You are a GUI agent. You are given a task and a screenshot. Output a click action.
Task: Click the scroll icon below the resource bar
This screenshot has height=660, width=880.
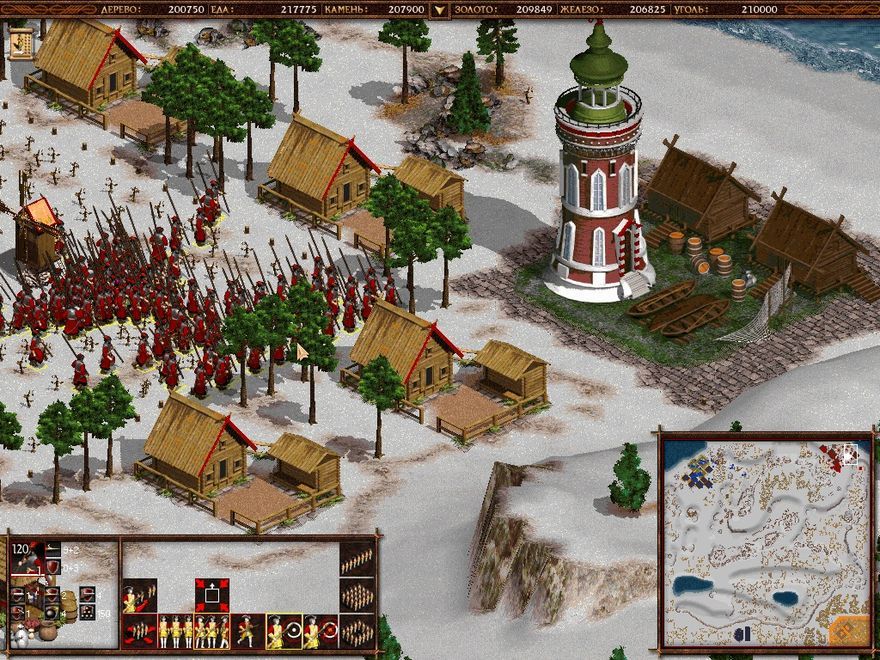(x=21, y=42)
